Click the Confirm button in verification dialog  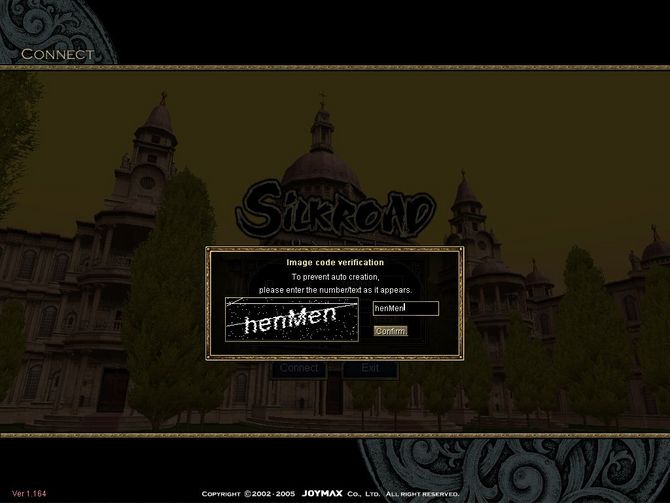pyautogui.click(x=390, y=331)
